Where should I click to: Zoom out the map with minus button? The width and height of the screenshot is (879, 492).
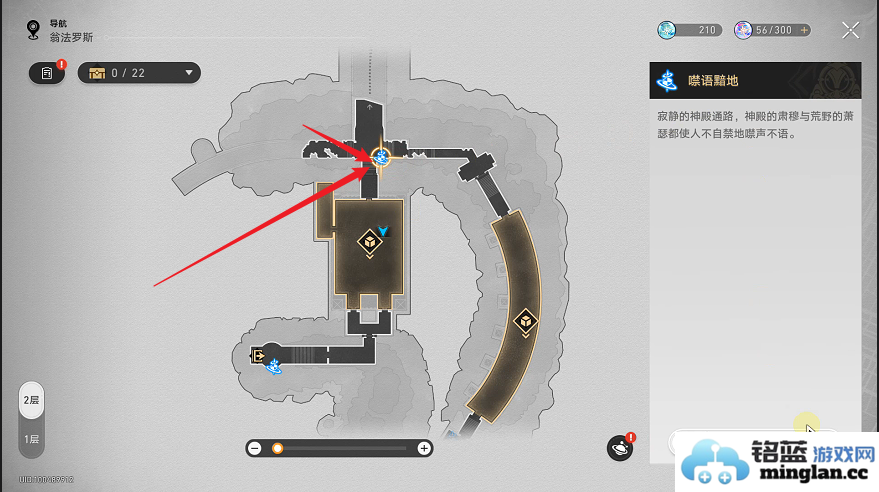pos(255,449)
